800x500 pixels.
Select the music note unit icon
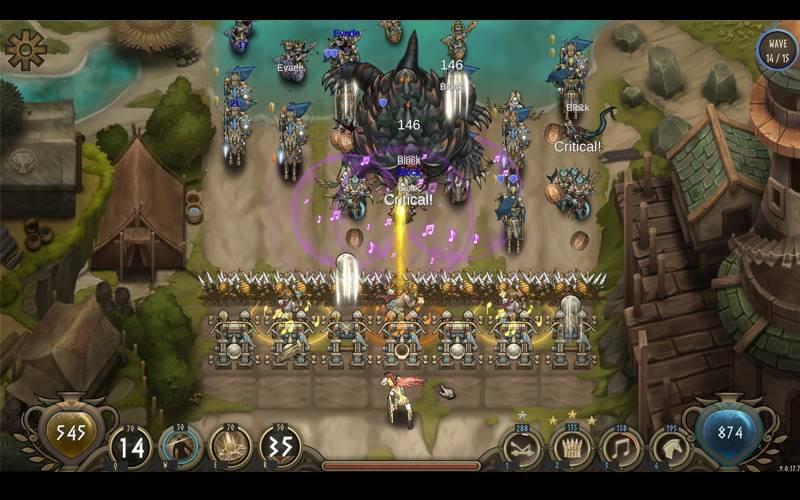coord(621,448)
